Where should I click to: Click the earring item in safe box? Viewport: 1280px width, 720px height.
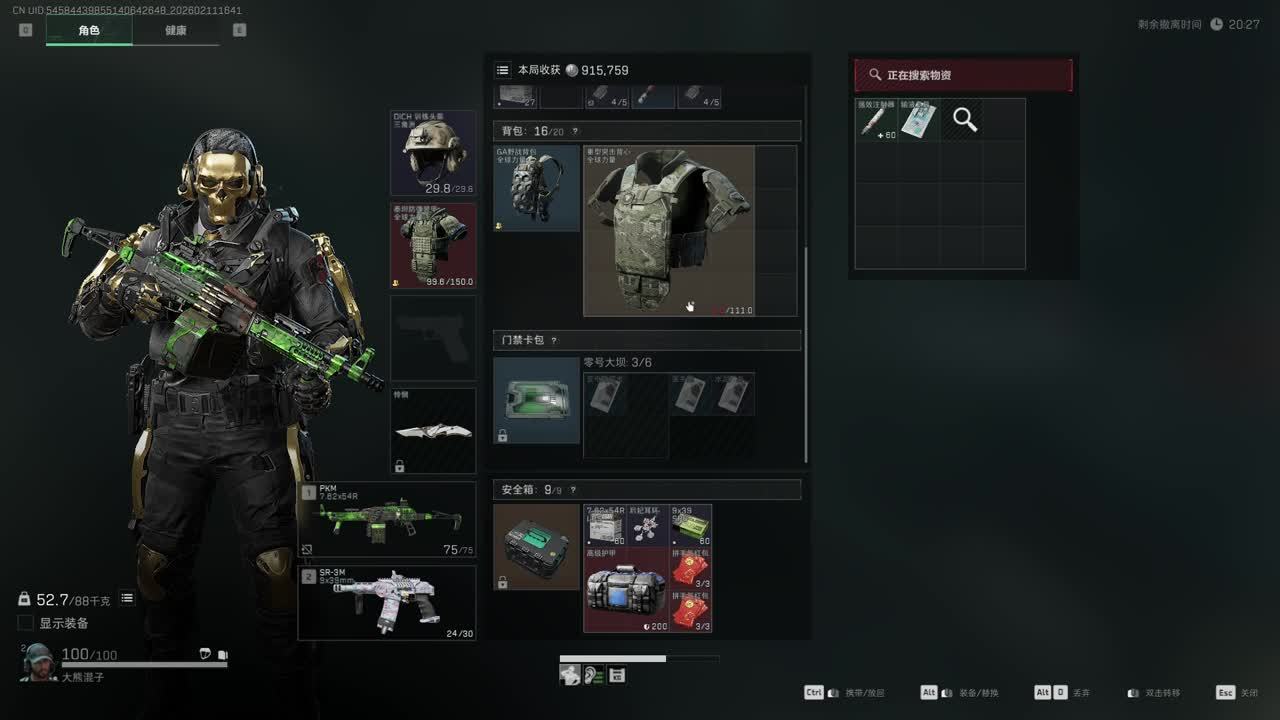point(648,526)
